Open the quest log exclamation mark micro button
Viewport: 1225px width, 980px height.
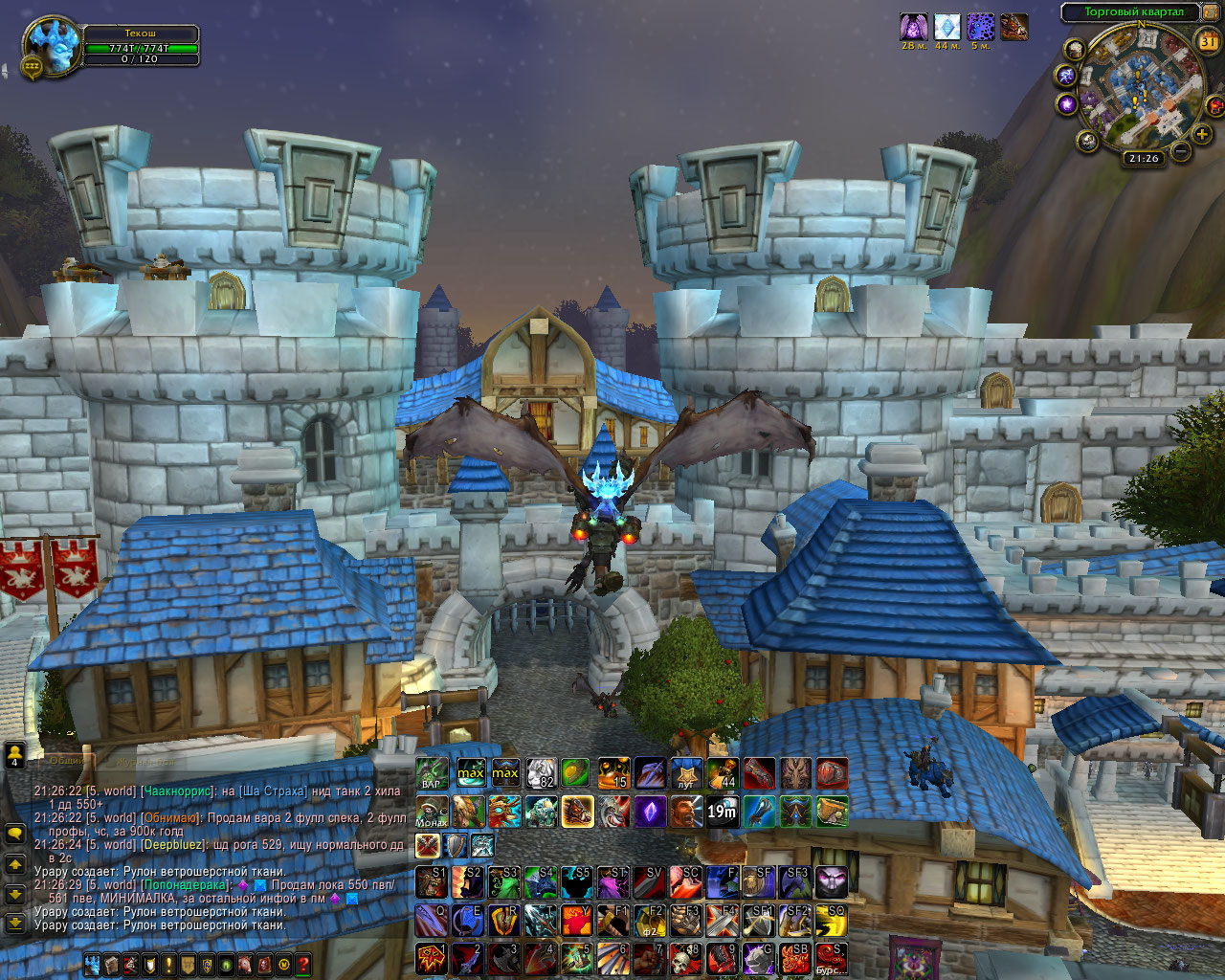pos(169,965)
